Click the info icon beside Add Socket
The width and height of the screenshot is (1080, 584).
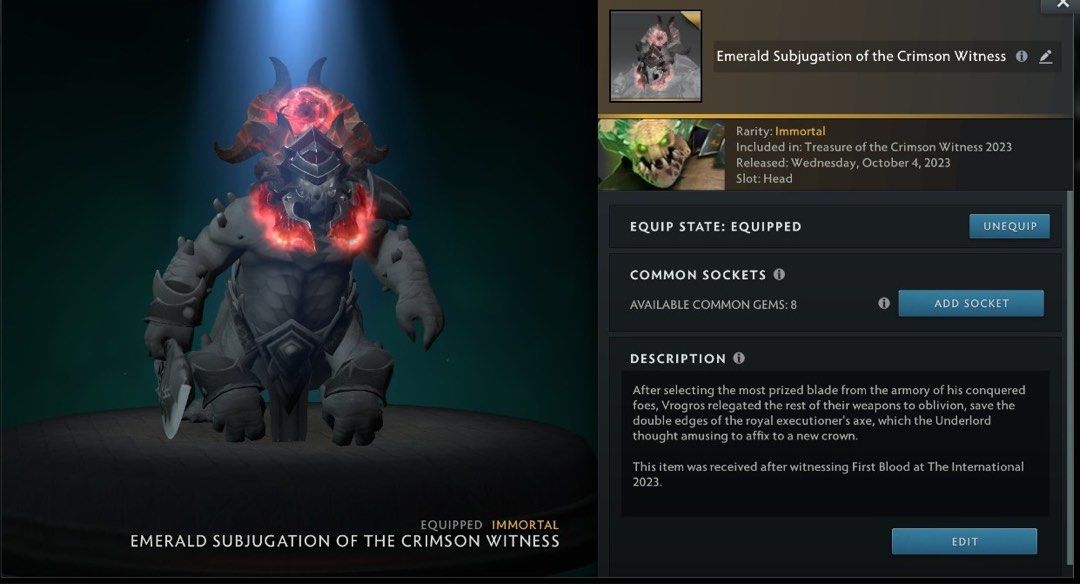[883, 303]
